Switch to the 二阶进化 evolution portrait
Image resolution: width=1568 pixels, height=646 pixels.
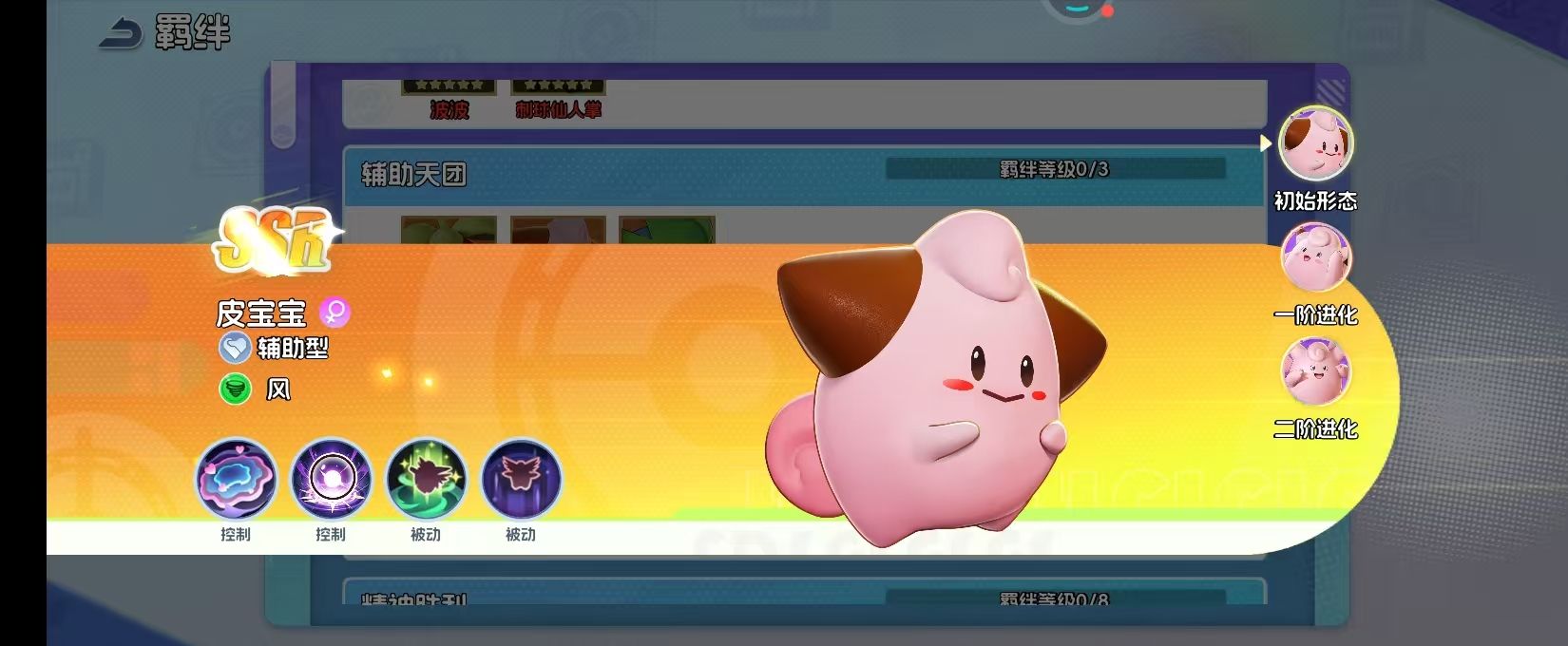coord(1315,371)
